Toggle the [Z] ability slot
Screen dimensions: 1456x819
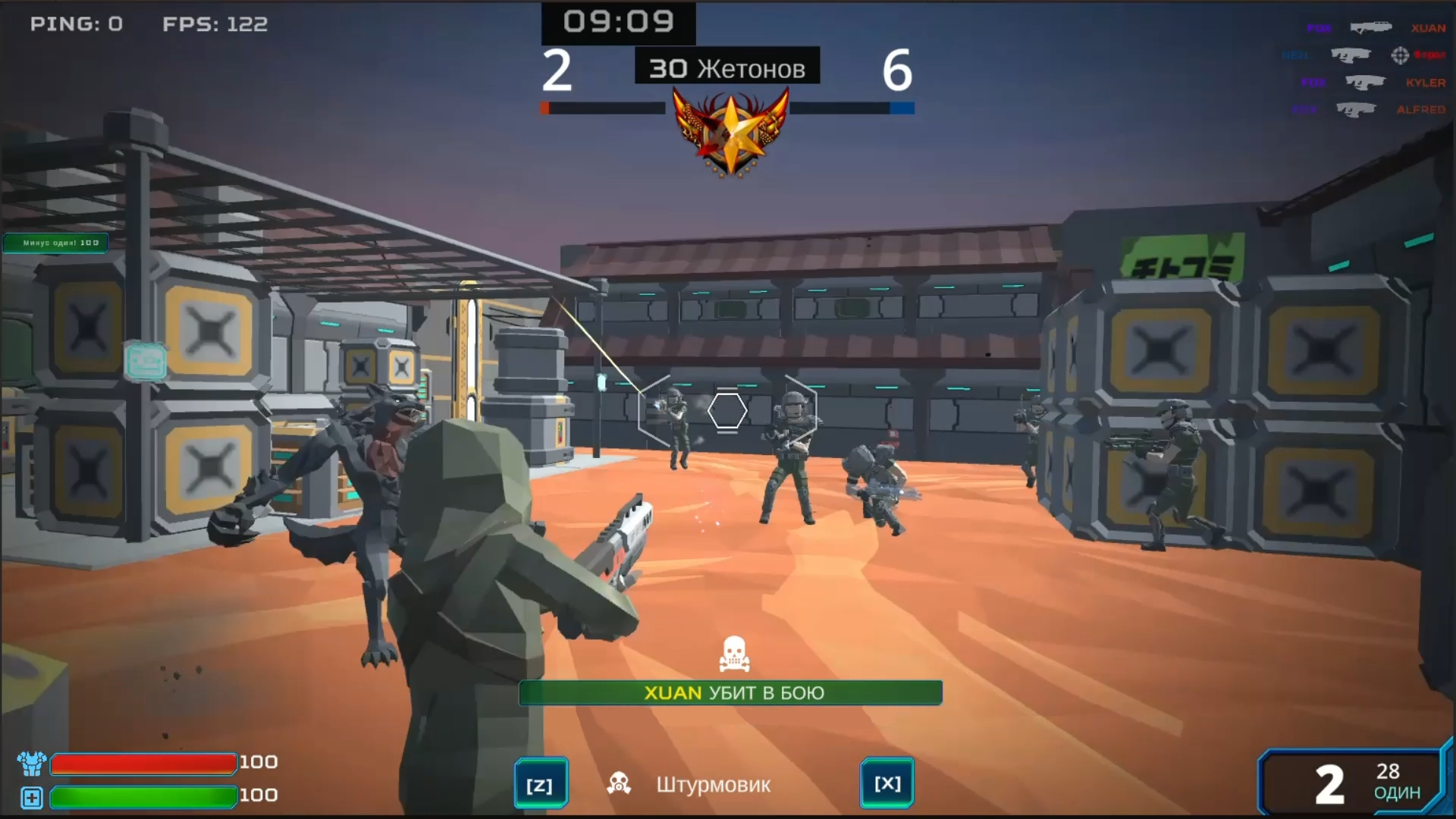point(540,783)
